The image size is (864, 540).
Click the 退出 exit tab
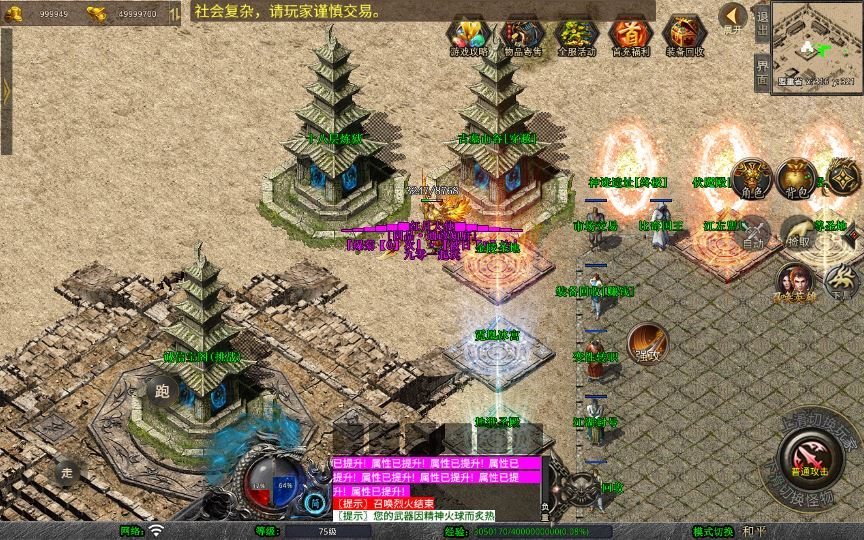pos(762,22)
